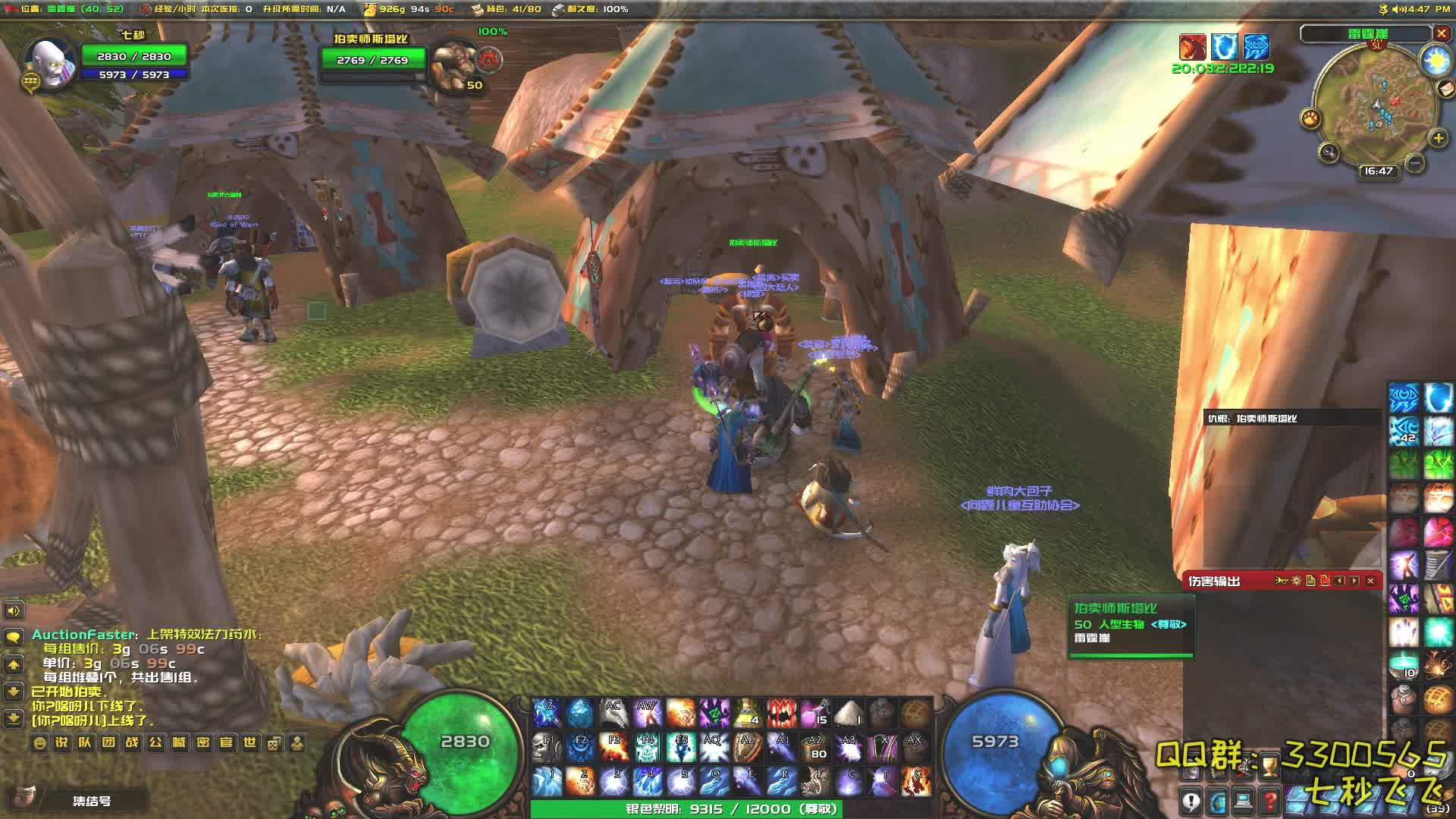The height and width of the screenshot is (819, 1456).
Task: Zoom in the minimap with the plus button
Action: click(1438, 138)
